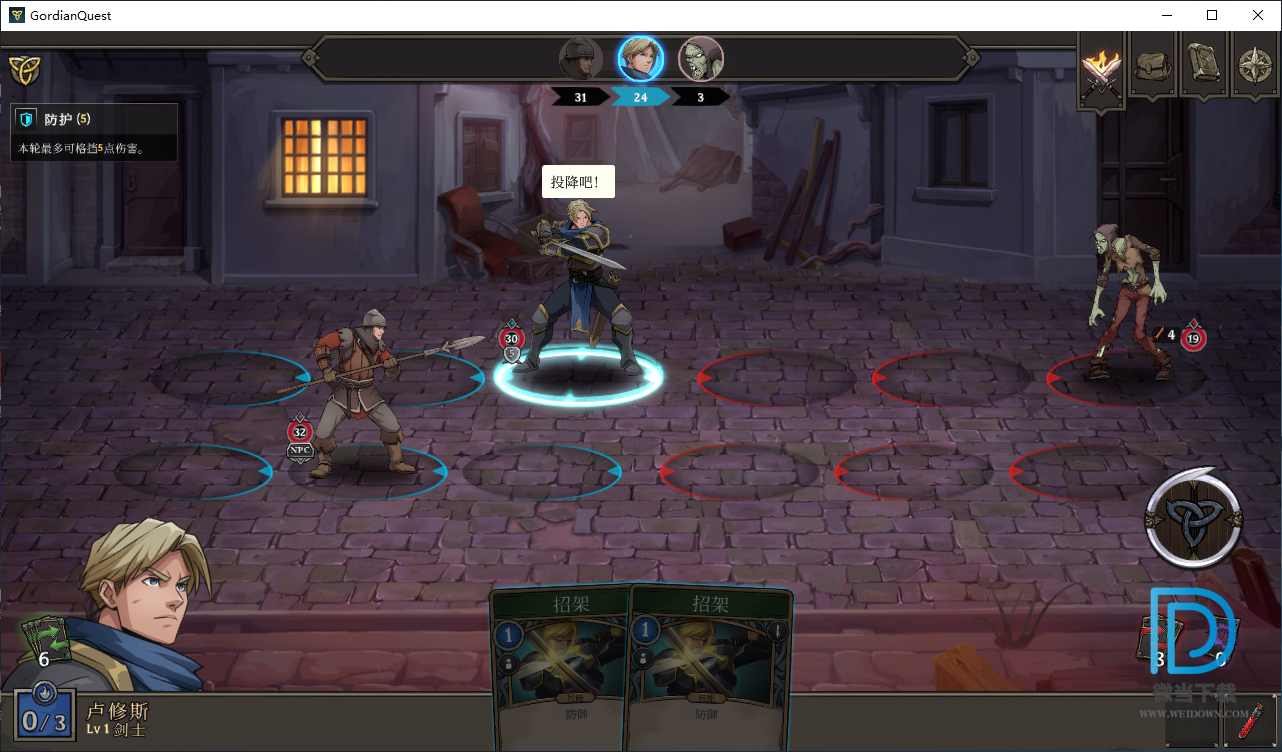Viewport: 1282px width, 752px height.
Task: View the purple exhausted card pile
Action: pyautogui.click(x=1222, y=640)
